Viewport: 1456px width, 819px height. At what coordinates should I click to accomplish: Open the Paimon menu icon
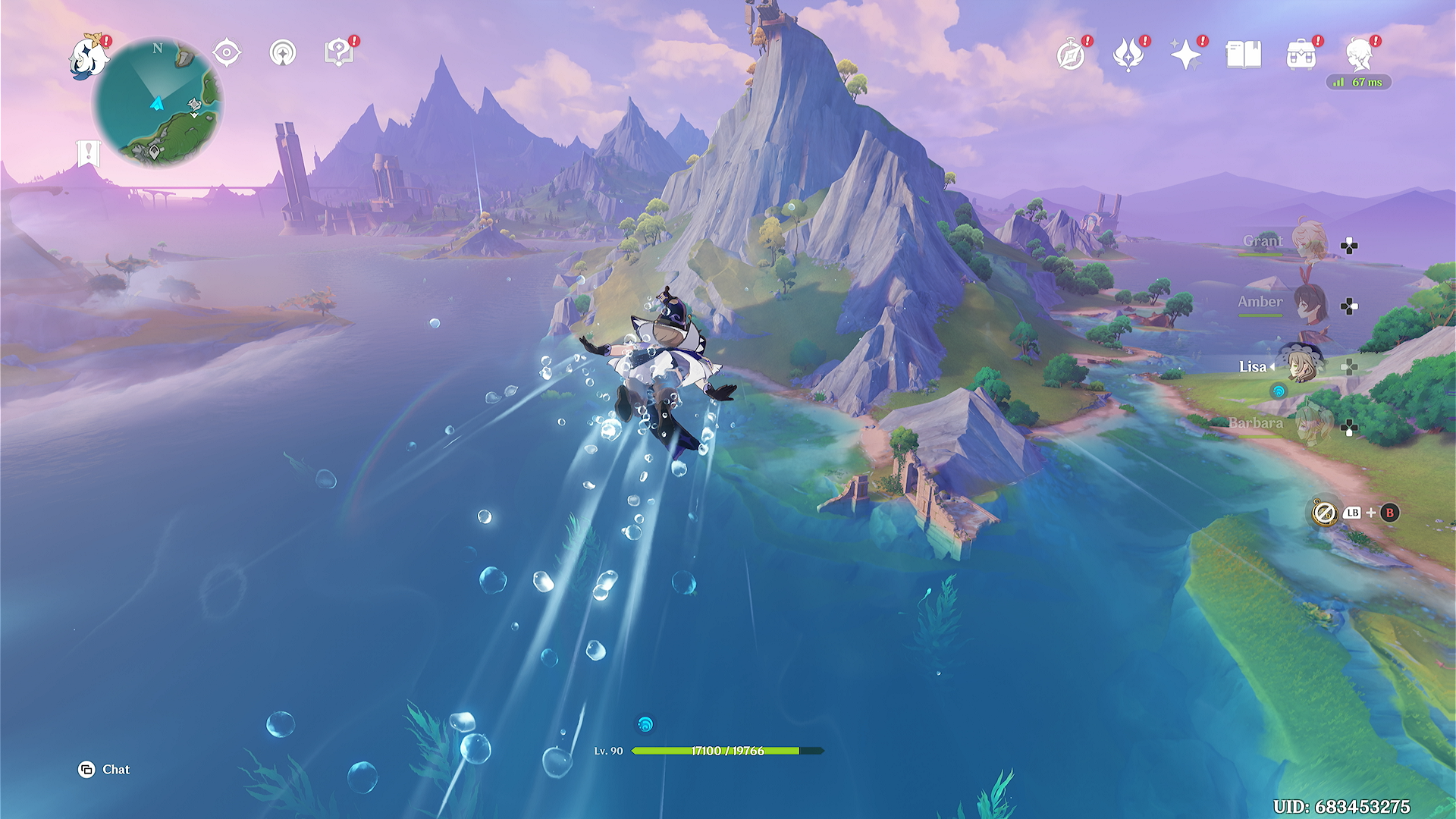click(x=88, y=57)
